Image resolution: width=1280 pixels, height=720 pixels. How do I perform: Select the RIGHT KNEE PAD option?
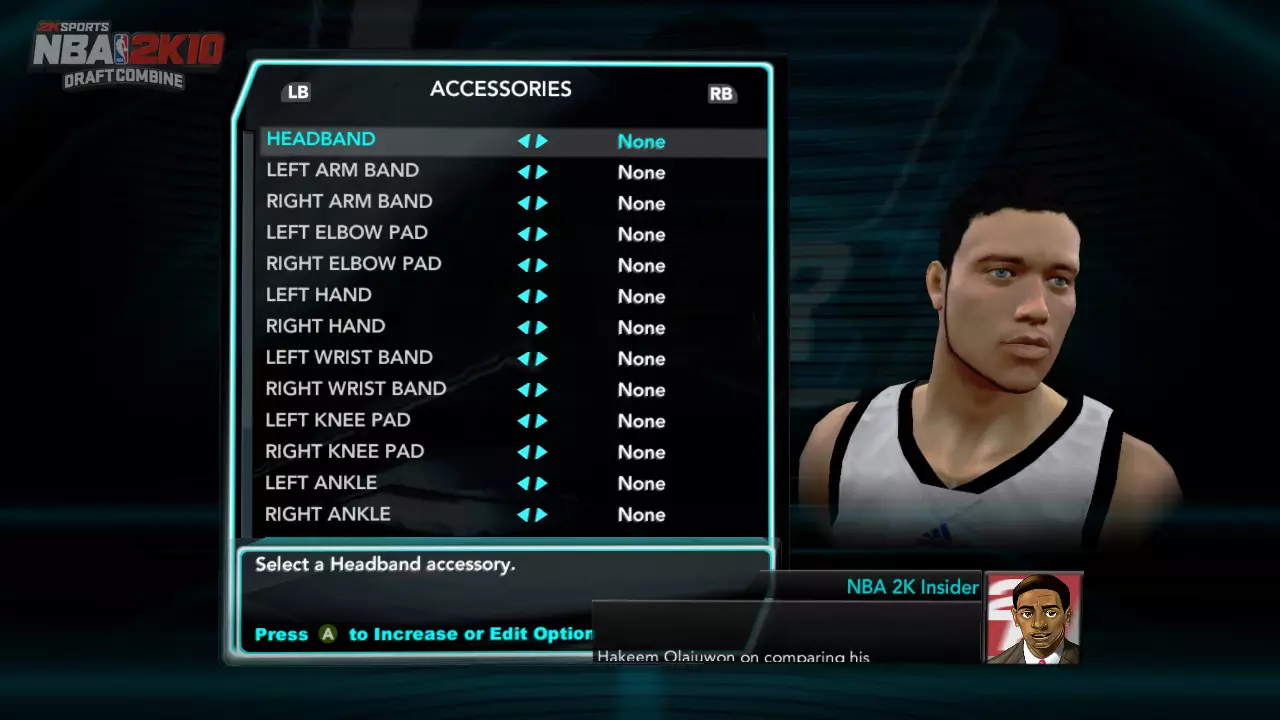coord(344,452)
